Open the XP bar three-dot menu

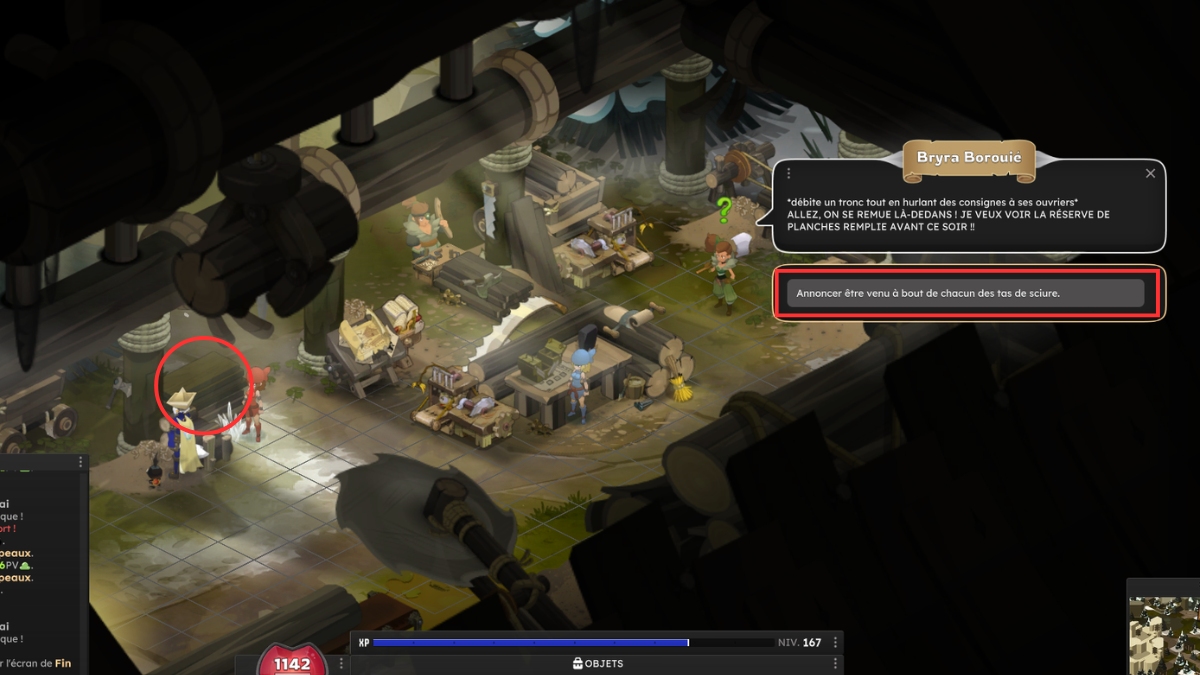click(x=836, y=642)
